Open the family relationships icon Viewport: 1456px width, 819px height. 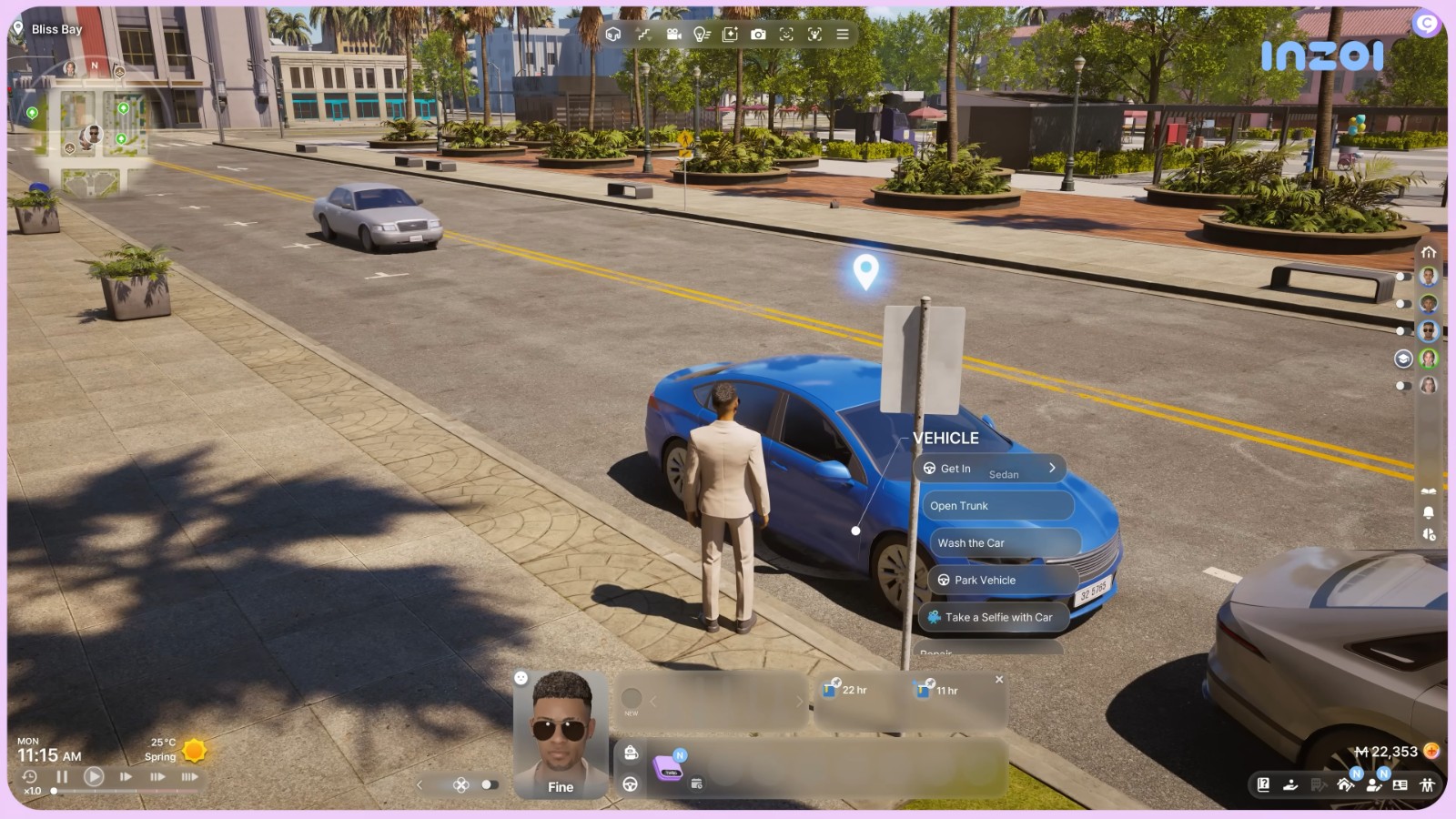[x=1427, y=784]
